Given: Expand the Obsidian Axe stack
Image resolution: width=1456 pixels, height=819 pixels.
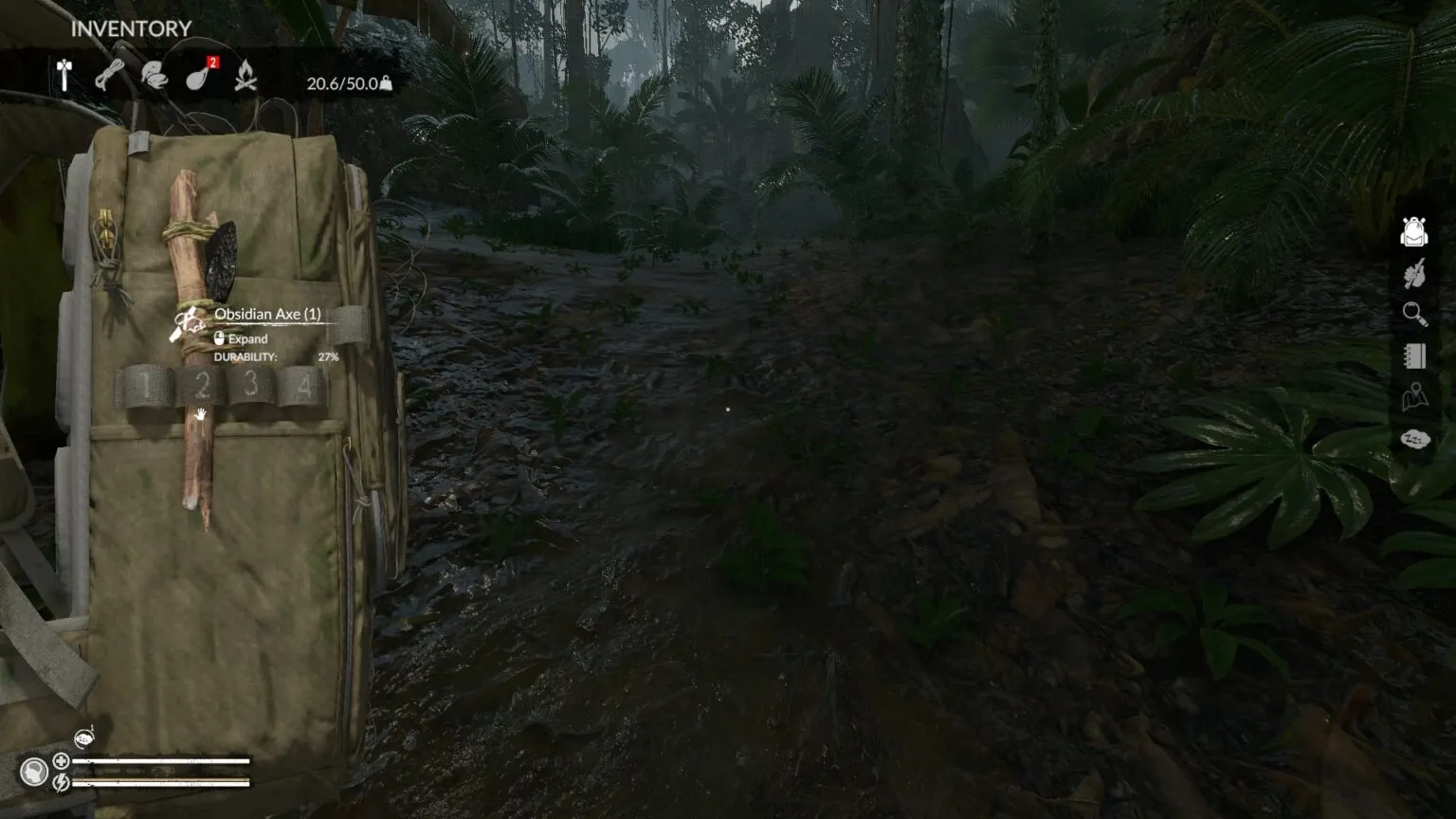Looking at the screenshot, I should point(245,338).
